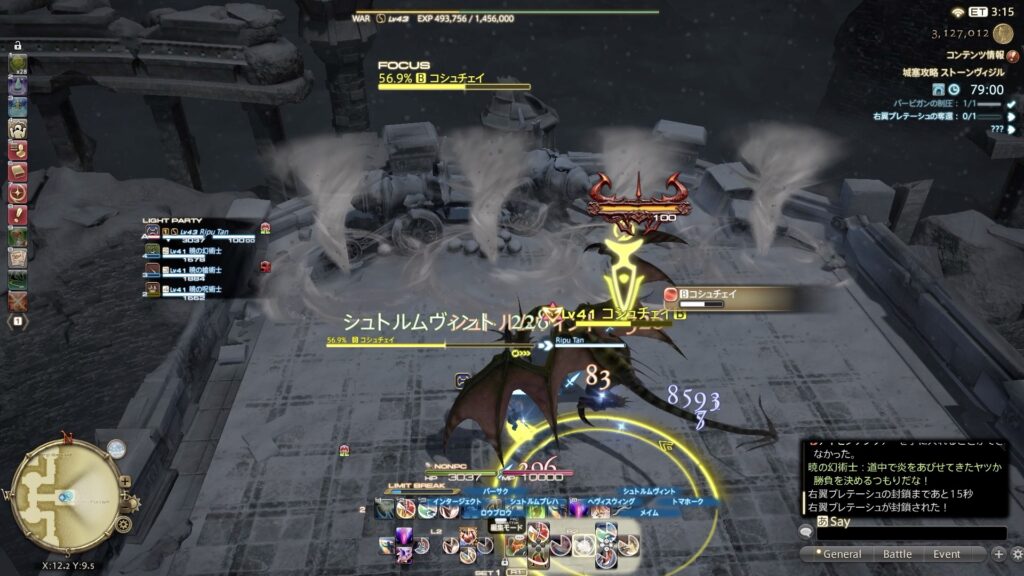1024x576 pixels.
Task: Click the circular dungeon minimap
Action: (66, 489)
